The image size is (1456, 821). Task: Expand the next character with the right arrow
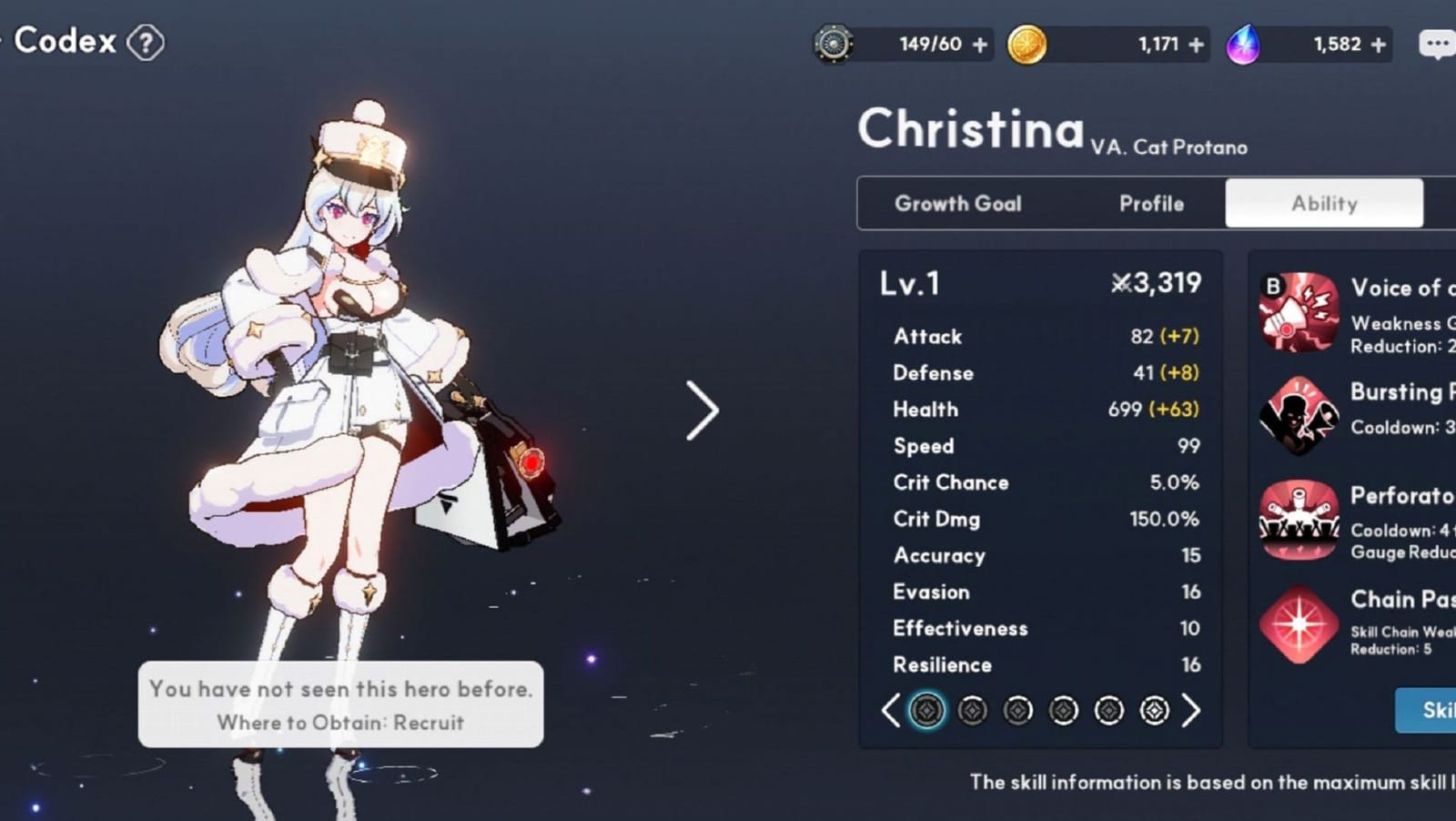click(703, 411)
